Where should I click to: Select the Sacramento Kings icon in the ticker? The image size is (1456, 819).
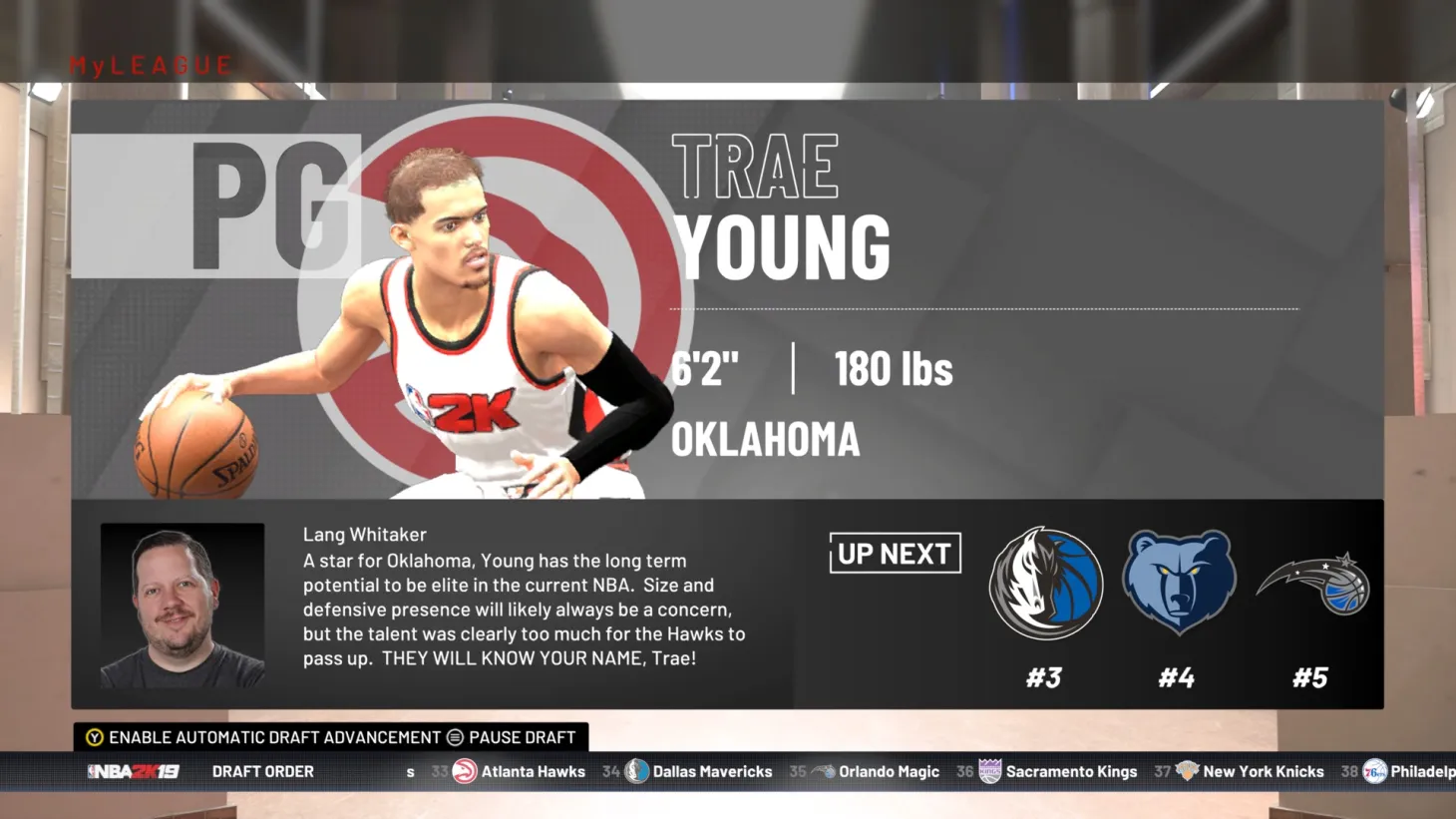pos(988,771)
